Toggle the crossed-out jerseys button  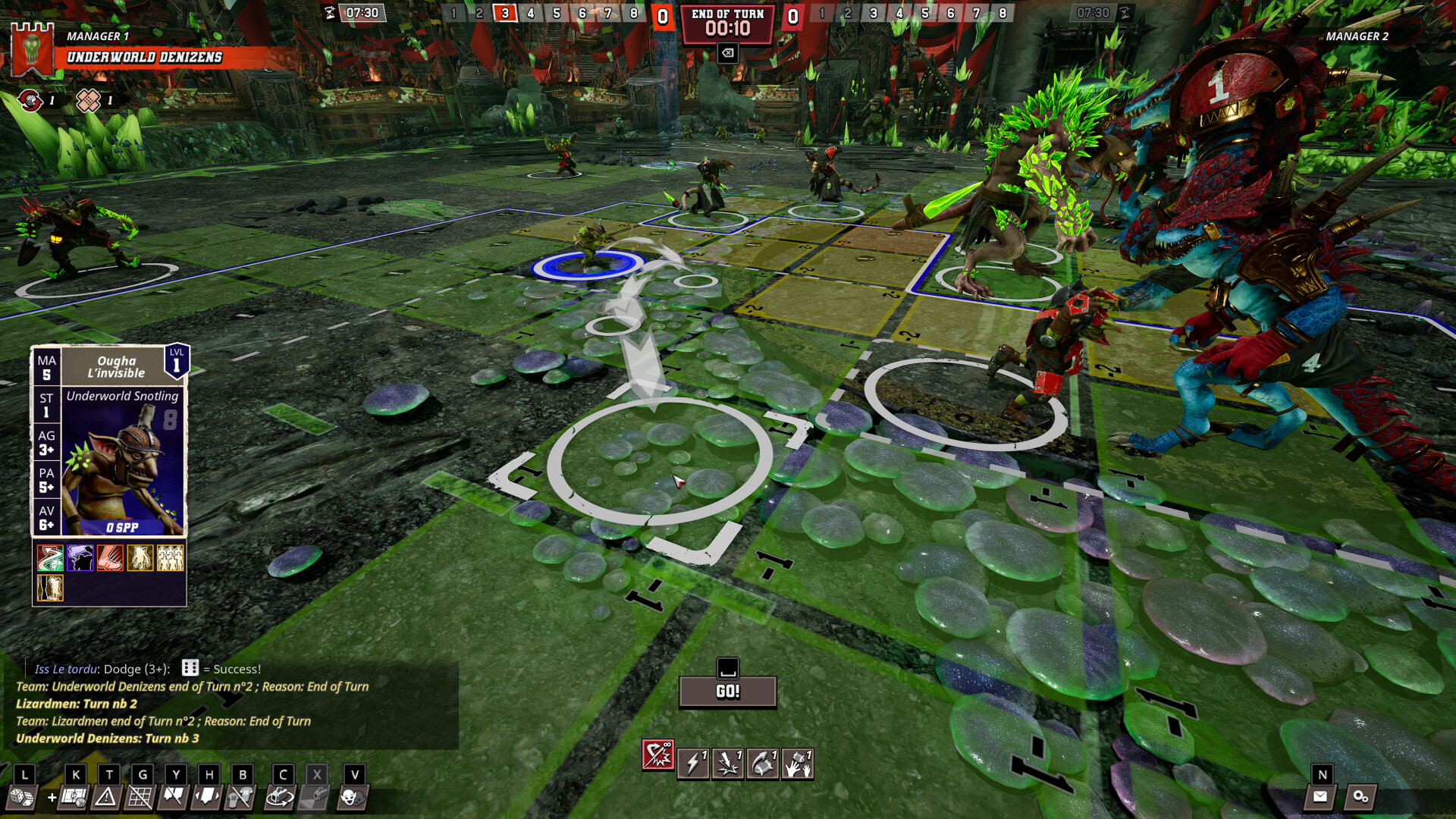click(240, 797)
